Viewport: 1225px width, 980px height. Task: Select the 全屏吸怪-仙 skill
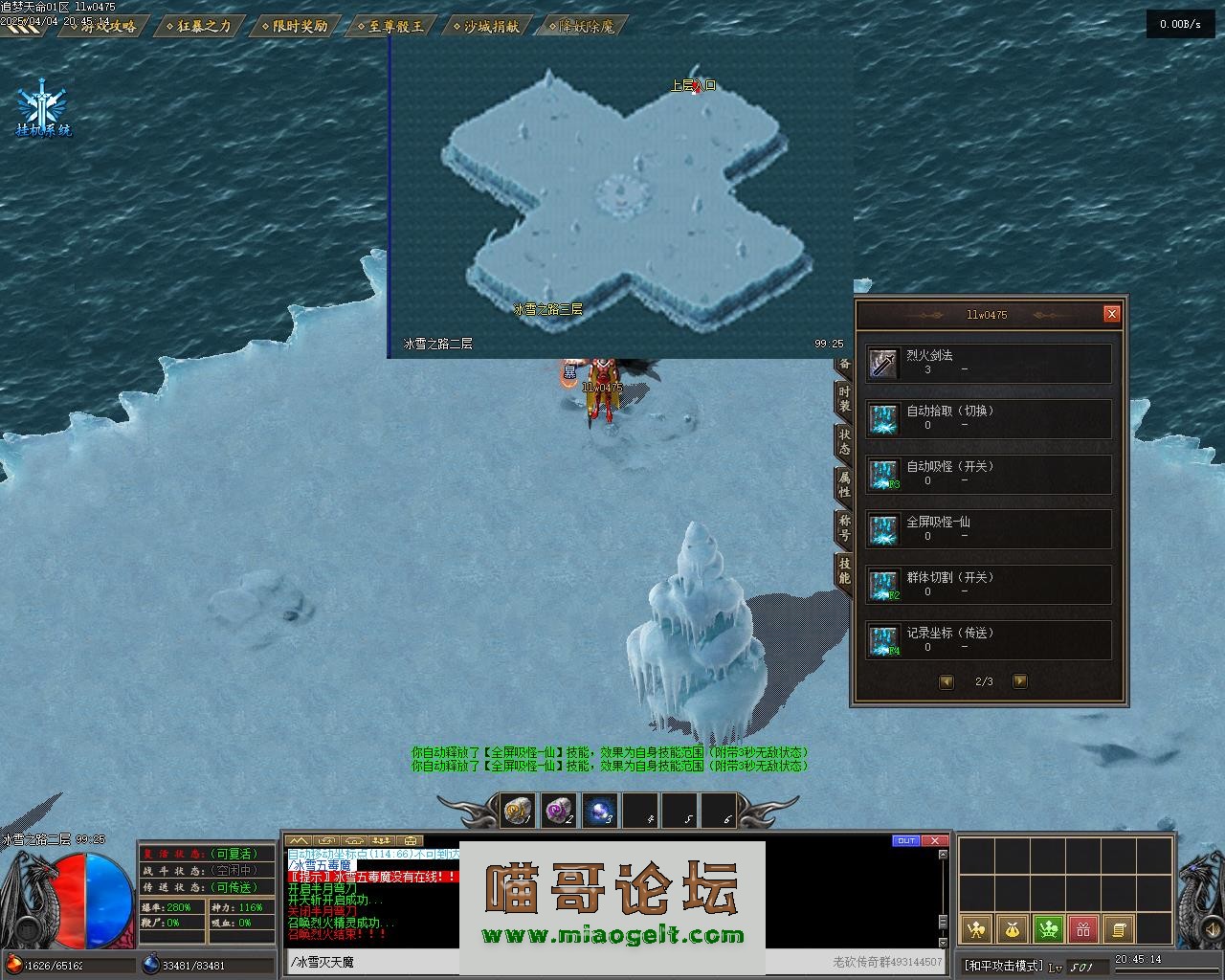click(989, 530)
